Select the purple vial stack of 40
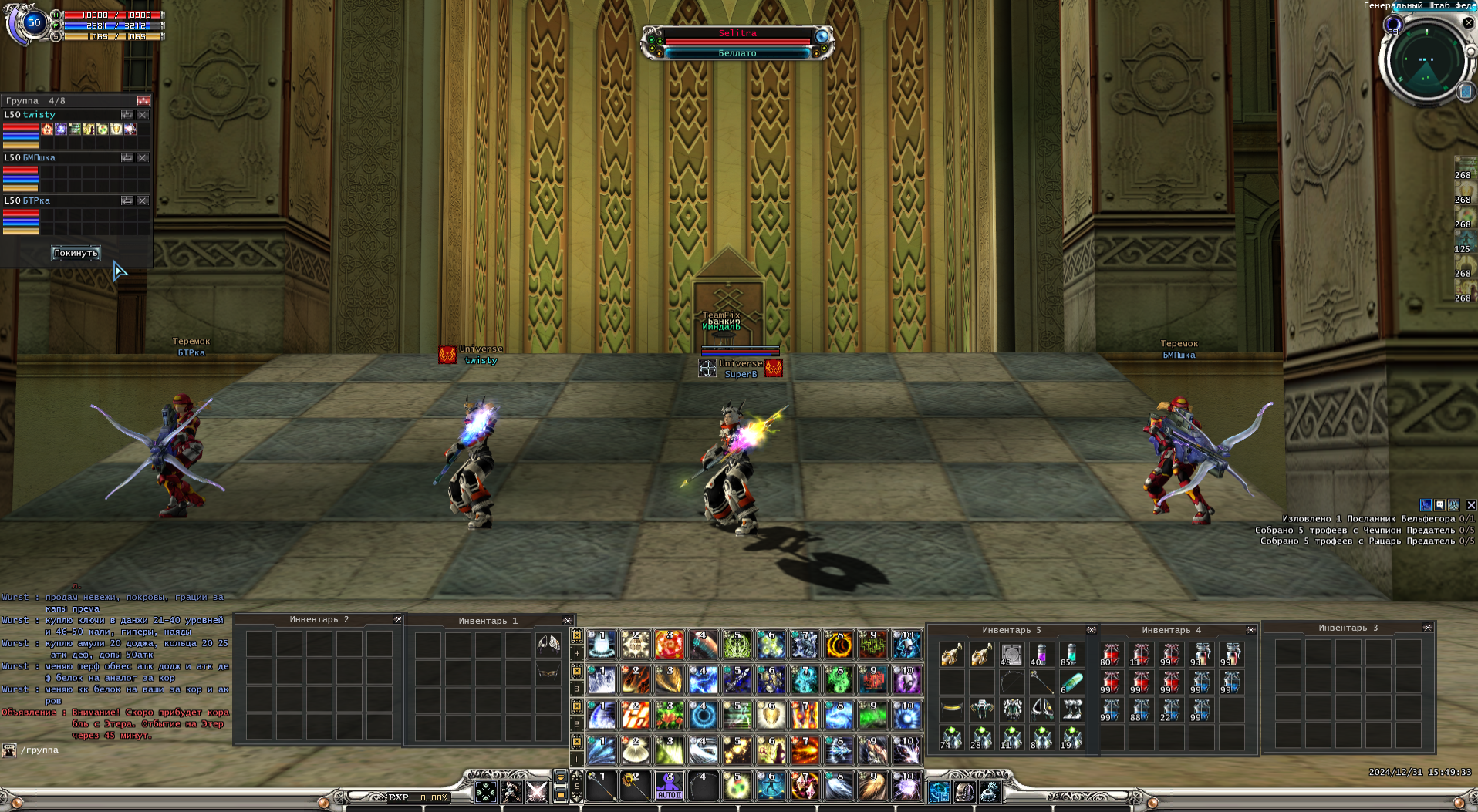The image size is (1478, 812). click(x=1041, y=655)
